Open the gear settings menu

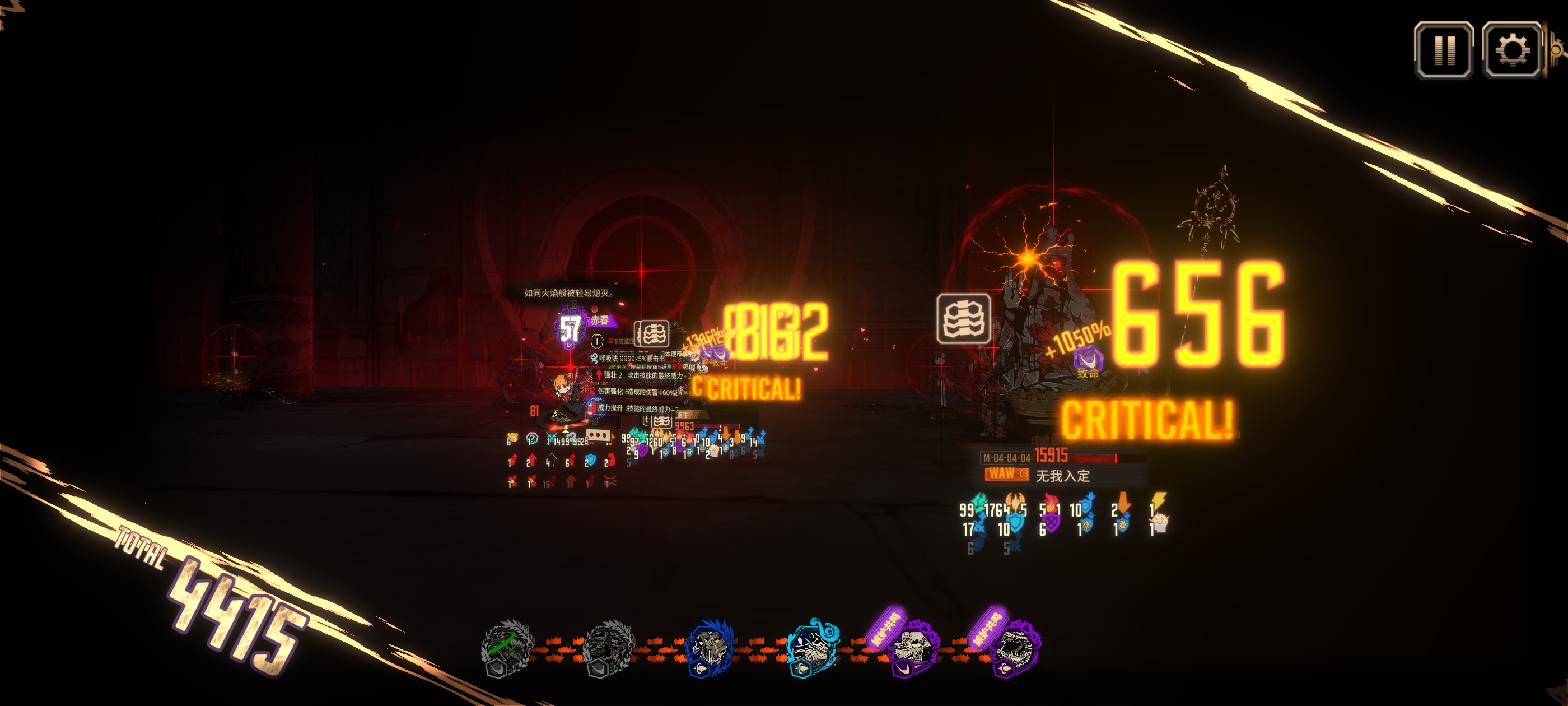coord(1512,50)
